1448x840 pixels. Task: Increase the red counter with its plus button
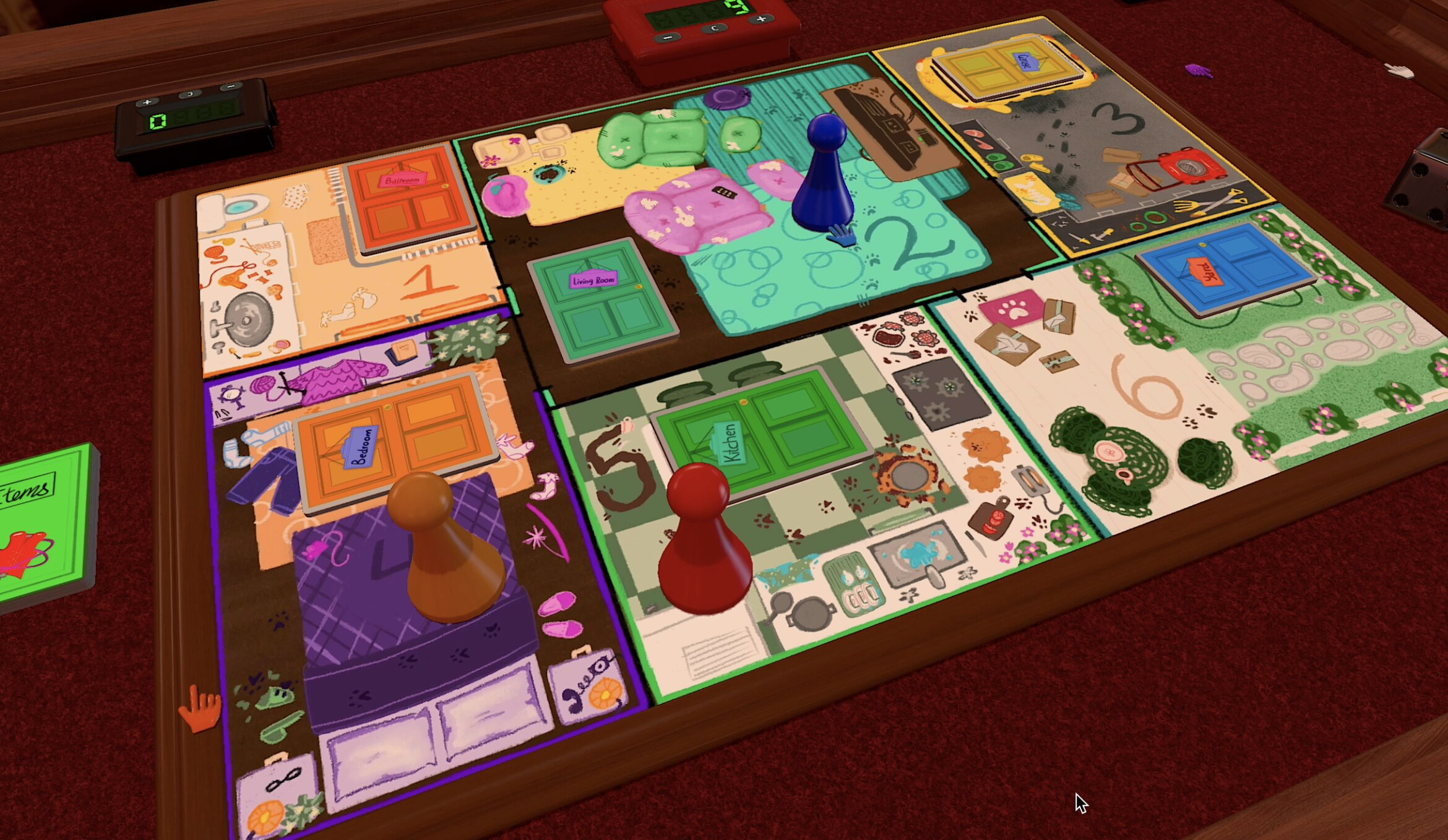pos(761,19)
